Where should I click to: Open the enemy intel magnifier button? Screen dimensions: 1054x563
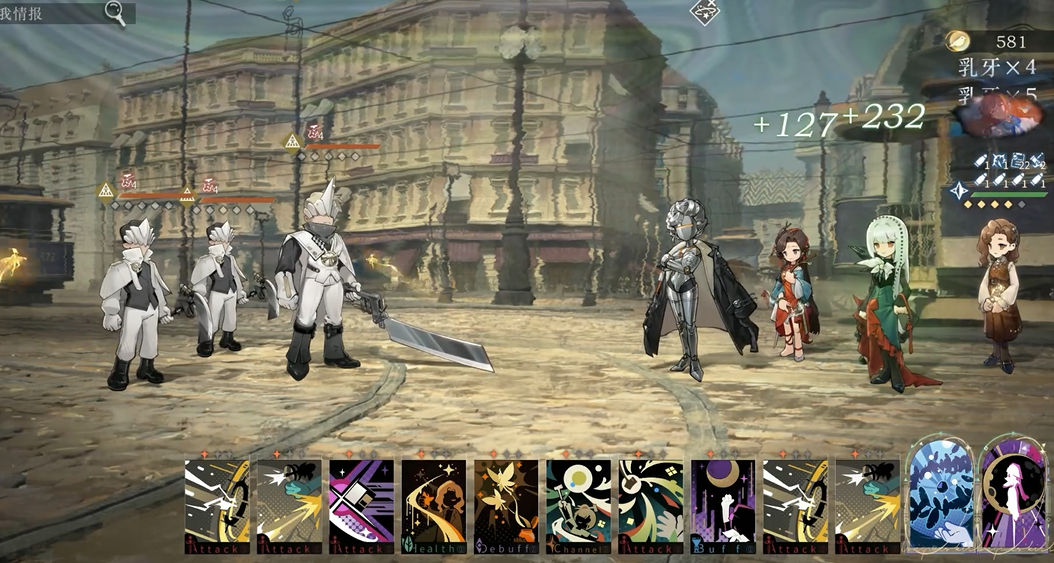(x=118, y=13)
